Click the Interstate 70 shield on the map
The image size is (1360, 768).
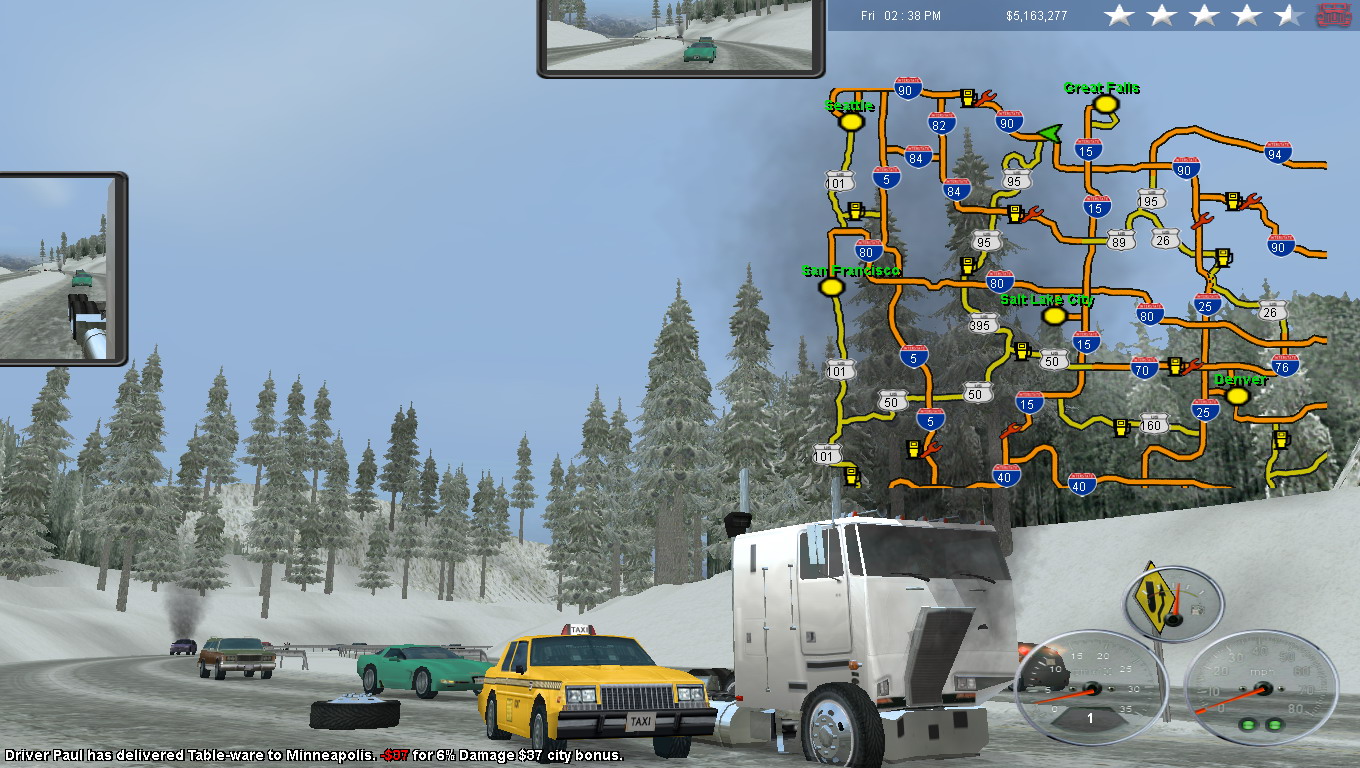[x=1145, y=368]
